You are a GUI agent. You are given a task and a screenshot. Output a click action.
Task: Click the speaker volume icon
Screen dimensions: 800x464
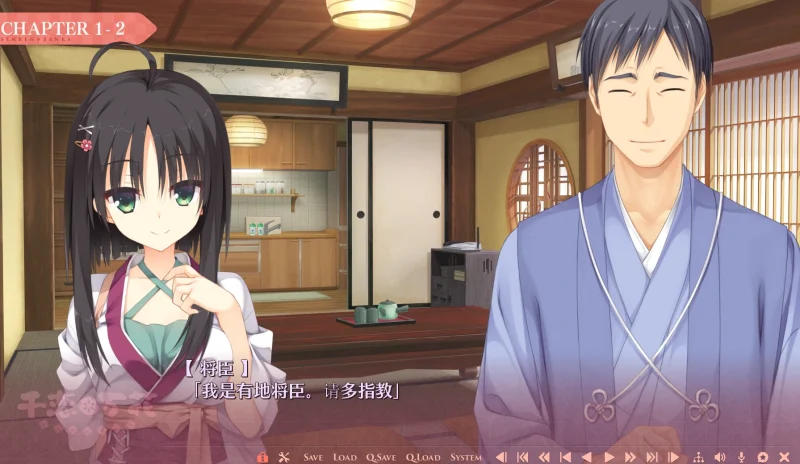point(719,457)
